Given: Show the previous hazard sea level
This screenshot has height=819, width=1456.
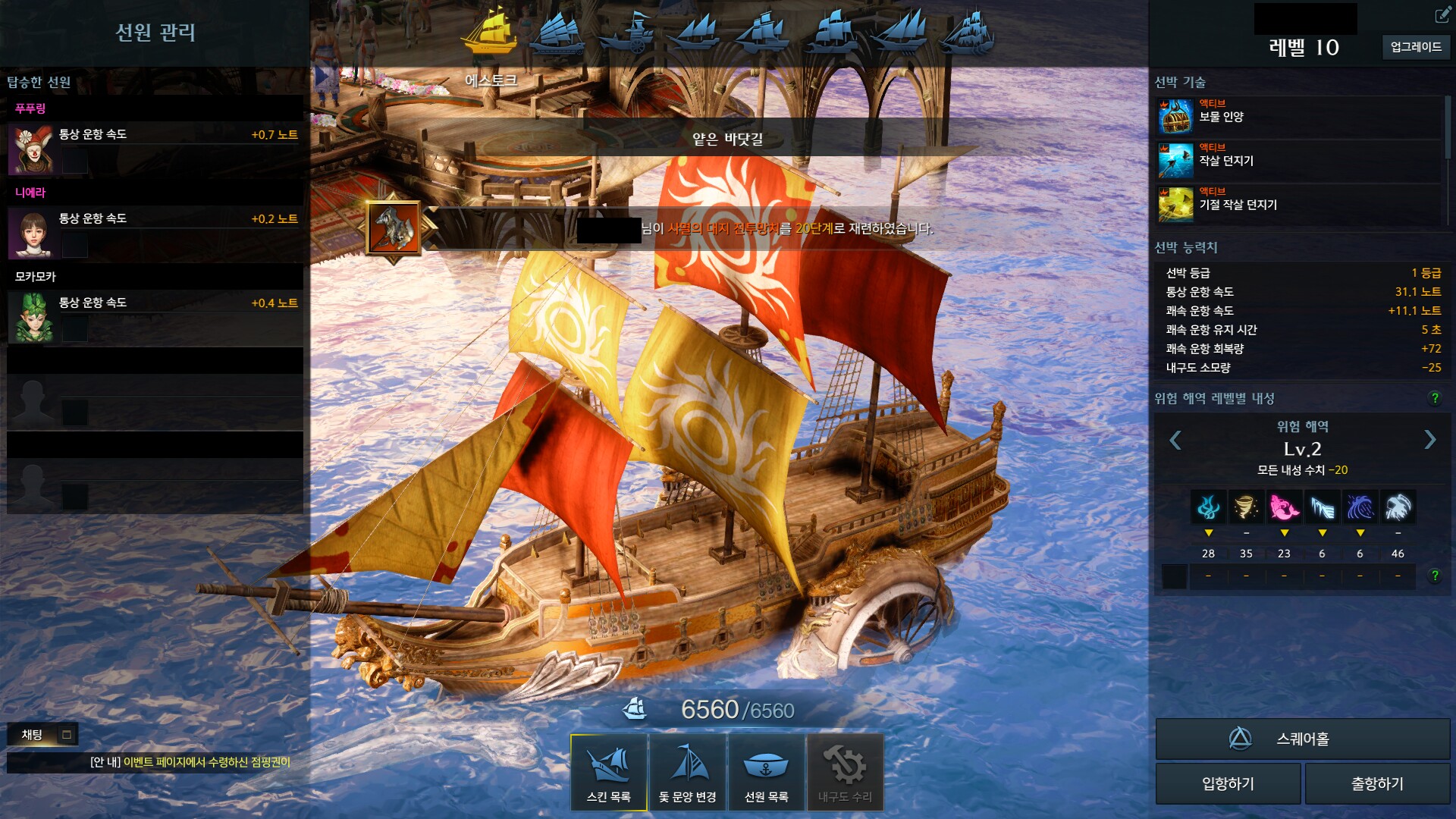Looking at the screenshot, I should 1175,440.
